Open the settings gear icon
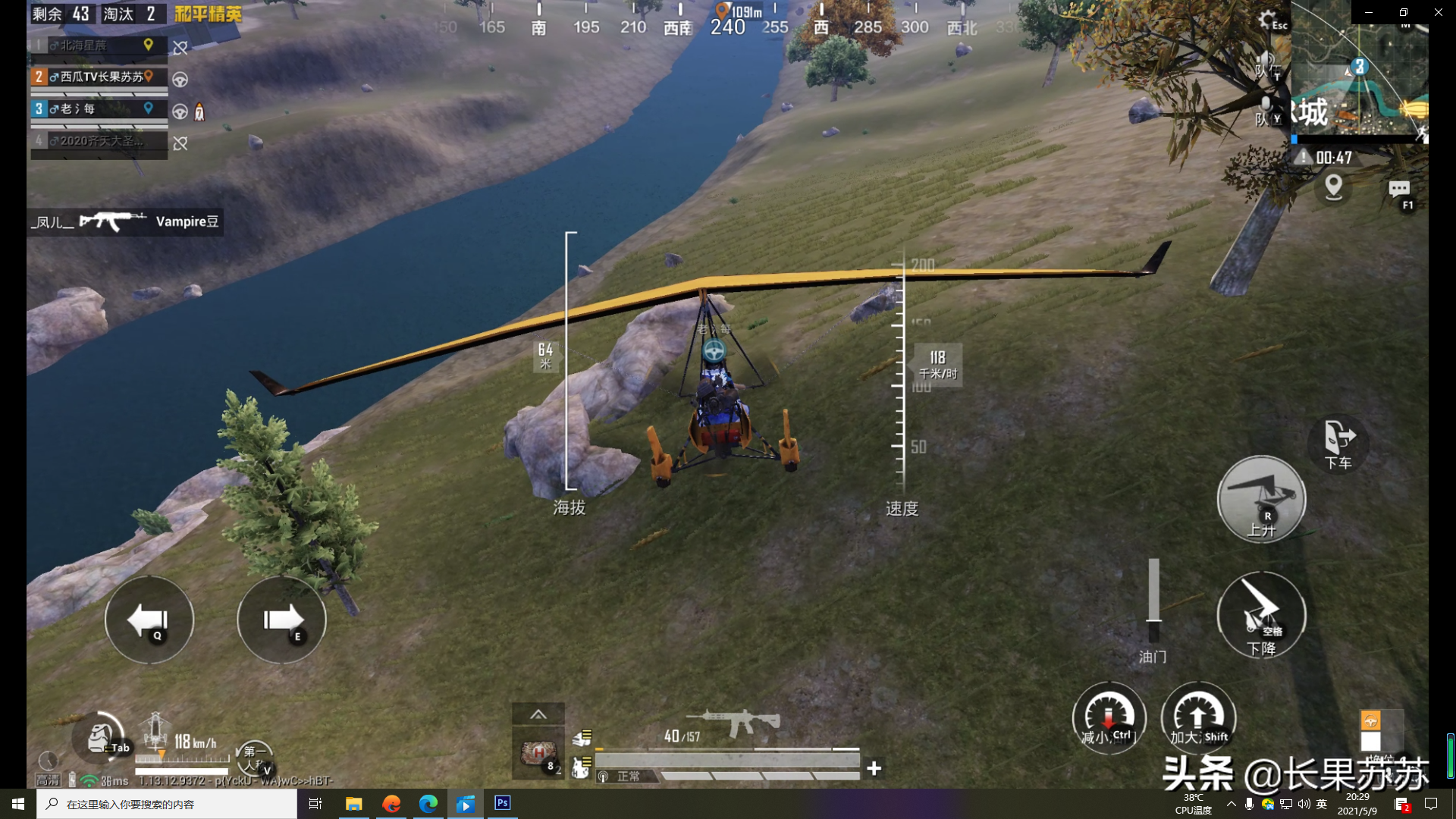1456x819 pixels. (x=1268, y=20)
